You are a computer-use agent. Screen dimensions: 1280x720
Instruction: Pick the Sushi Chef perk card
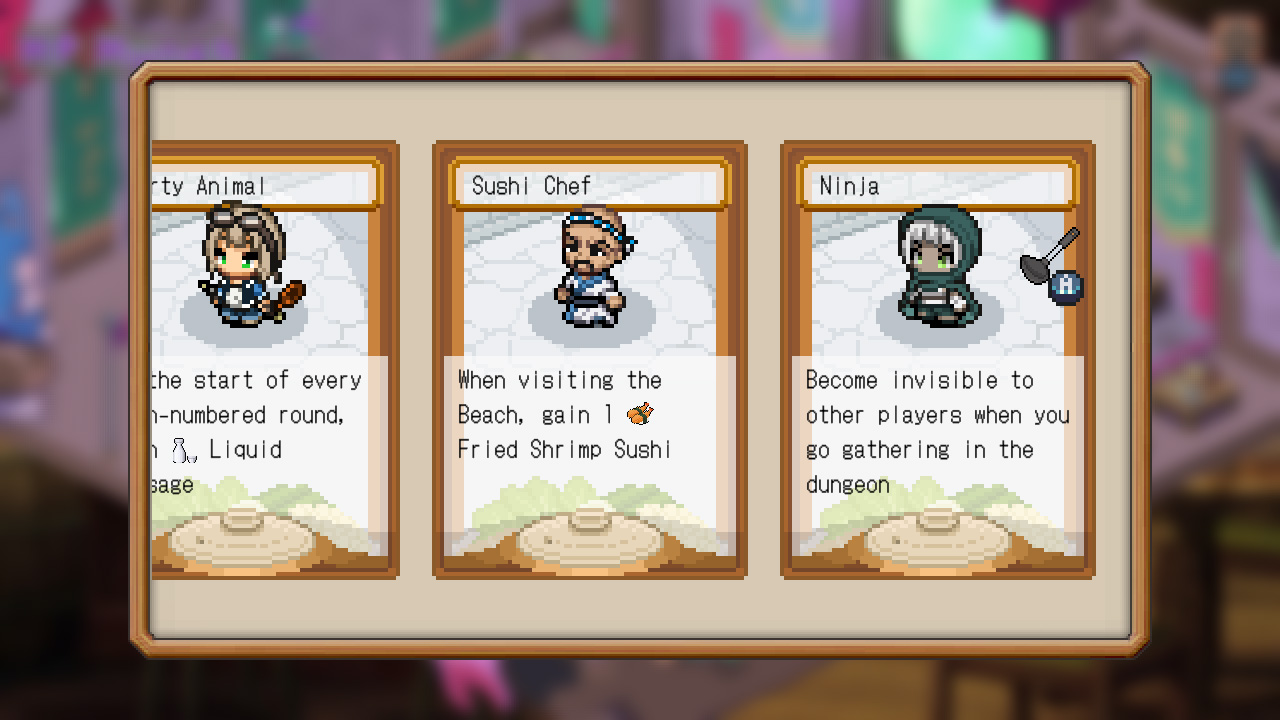click(x=589, y=360)
